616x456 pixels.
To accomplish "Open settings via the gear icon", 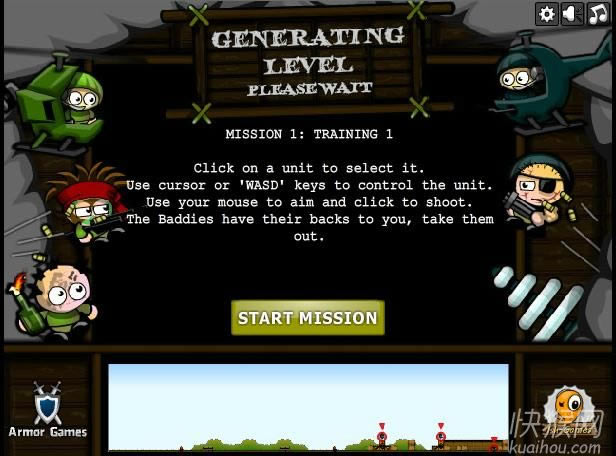I will point(546,13).
